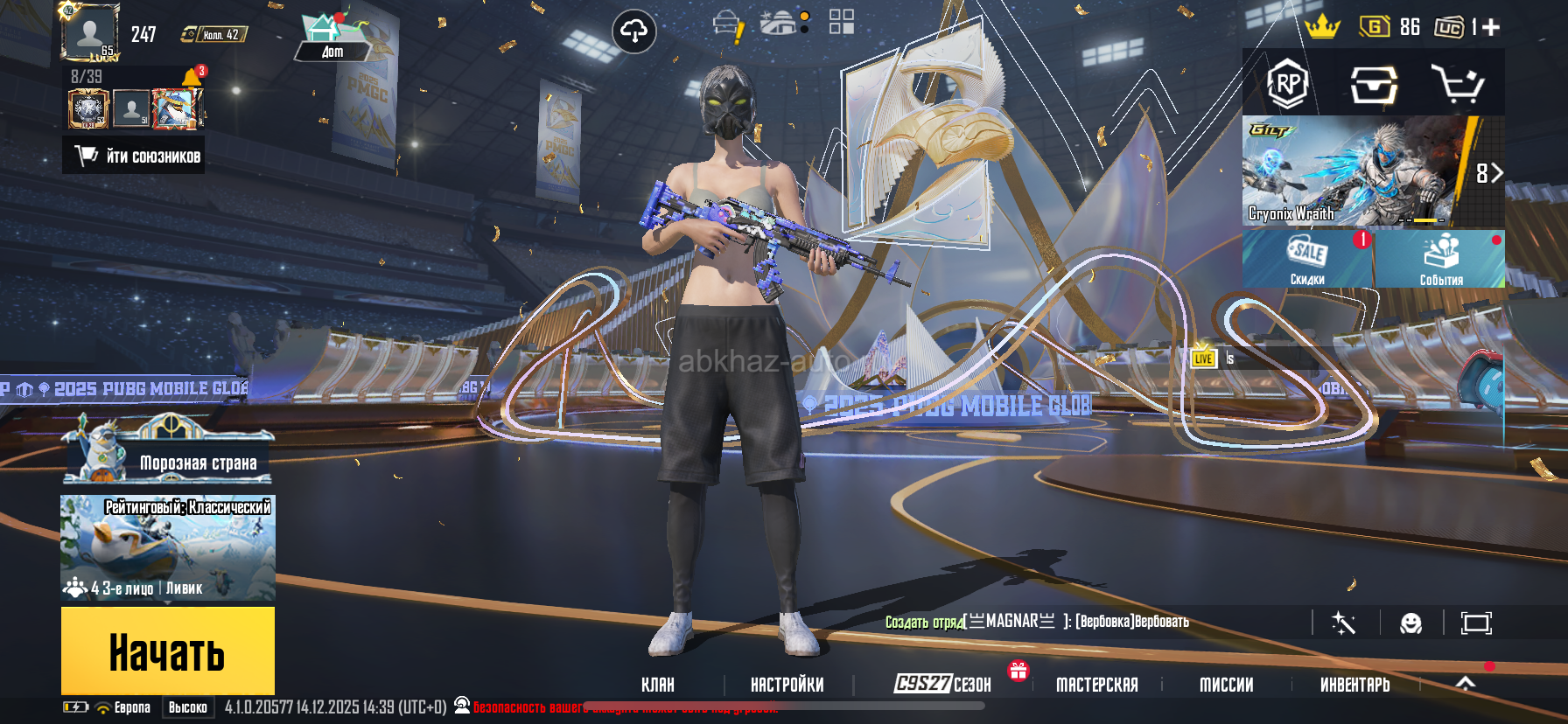Open the emote smiley face button
This screenshot has height=724, width=1568.
click(x=1410, y=623)
